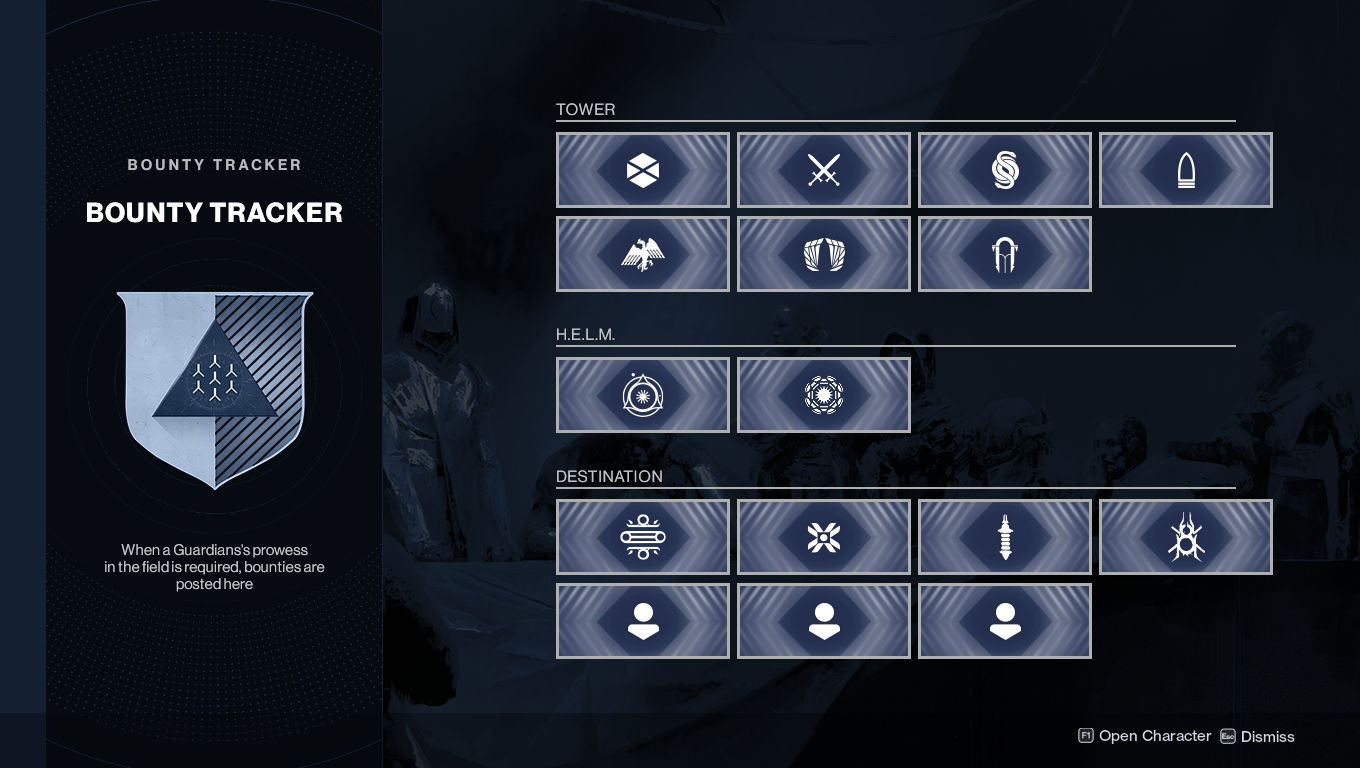This screenshot has height=768, width=1360.
Task: Select the winged emblem vendor under TOWER
Action: tap(824, 254)
